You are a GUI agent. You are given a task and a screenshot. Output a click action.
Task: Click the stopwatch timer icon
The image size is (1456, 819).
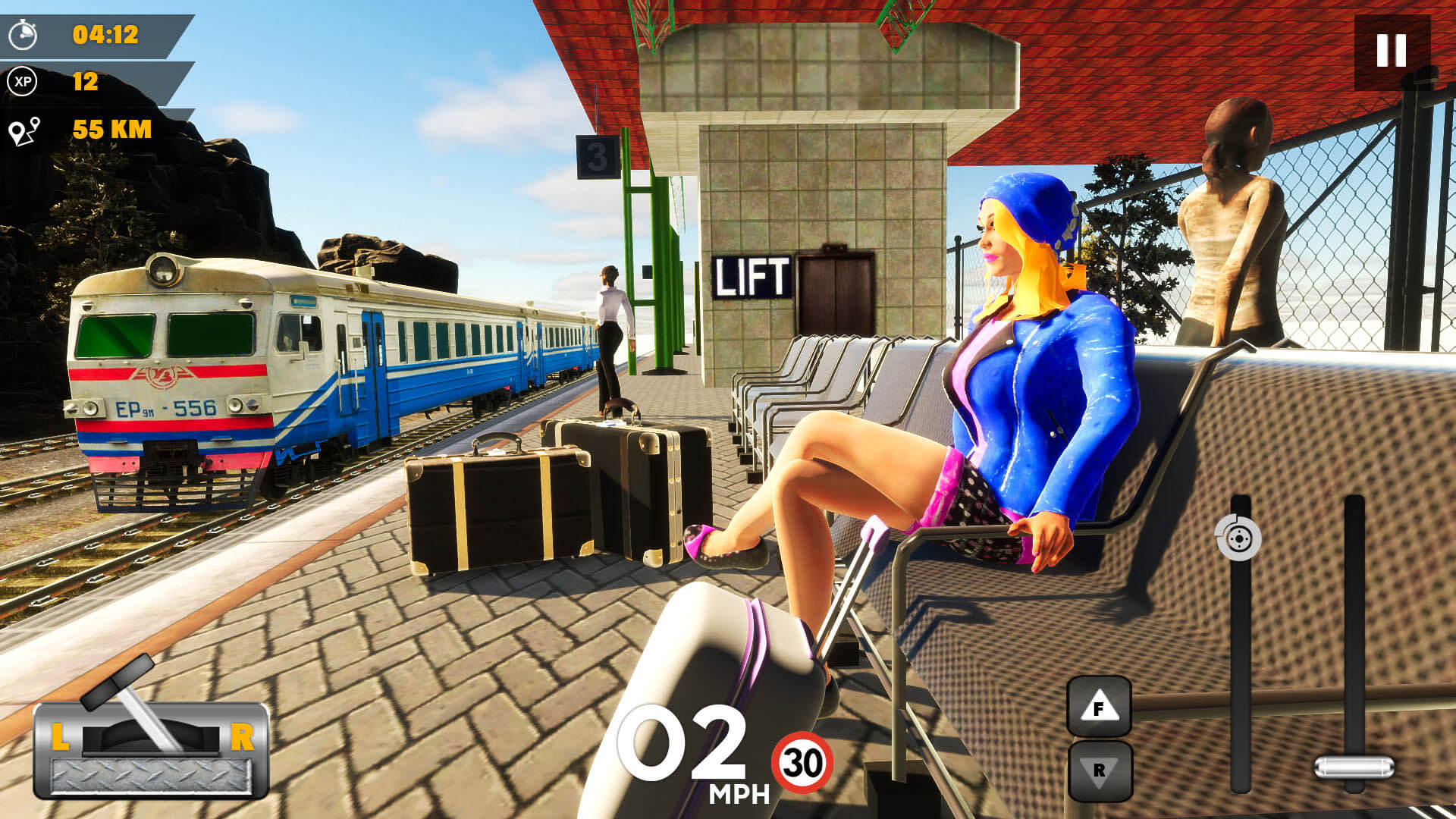tap(25, 33)
